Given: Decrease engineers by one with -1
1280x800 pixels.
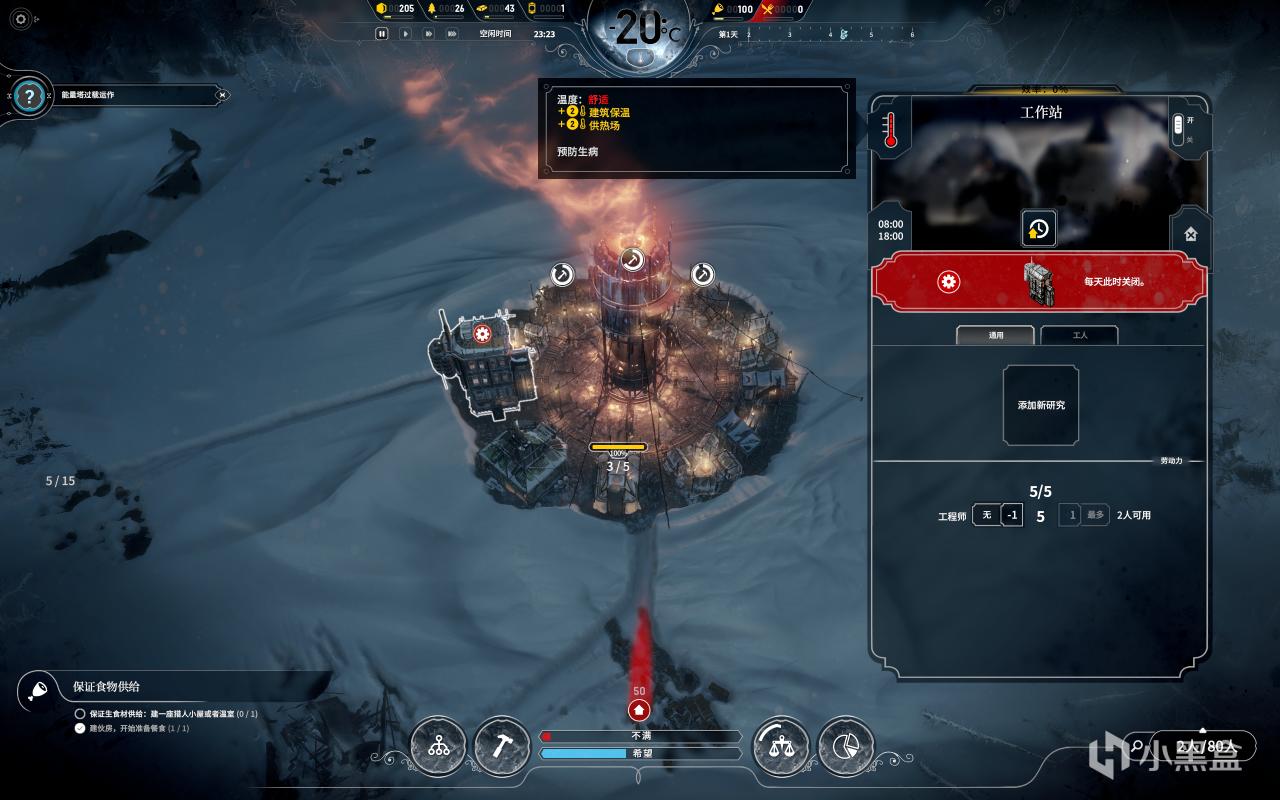Looking at the screenshot, I should pyautogui.click(x=1012, y=515).
